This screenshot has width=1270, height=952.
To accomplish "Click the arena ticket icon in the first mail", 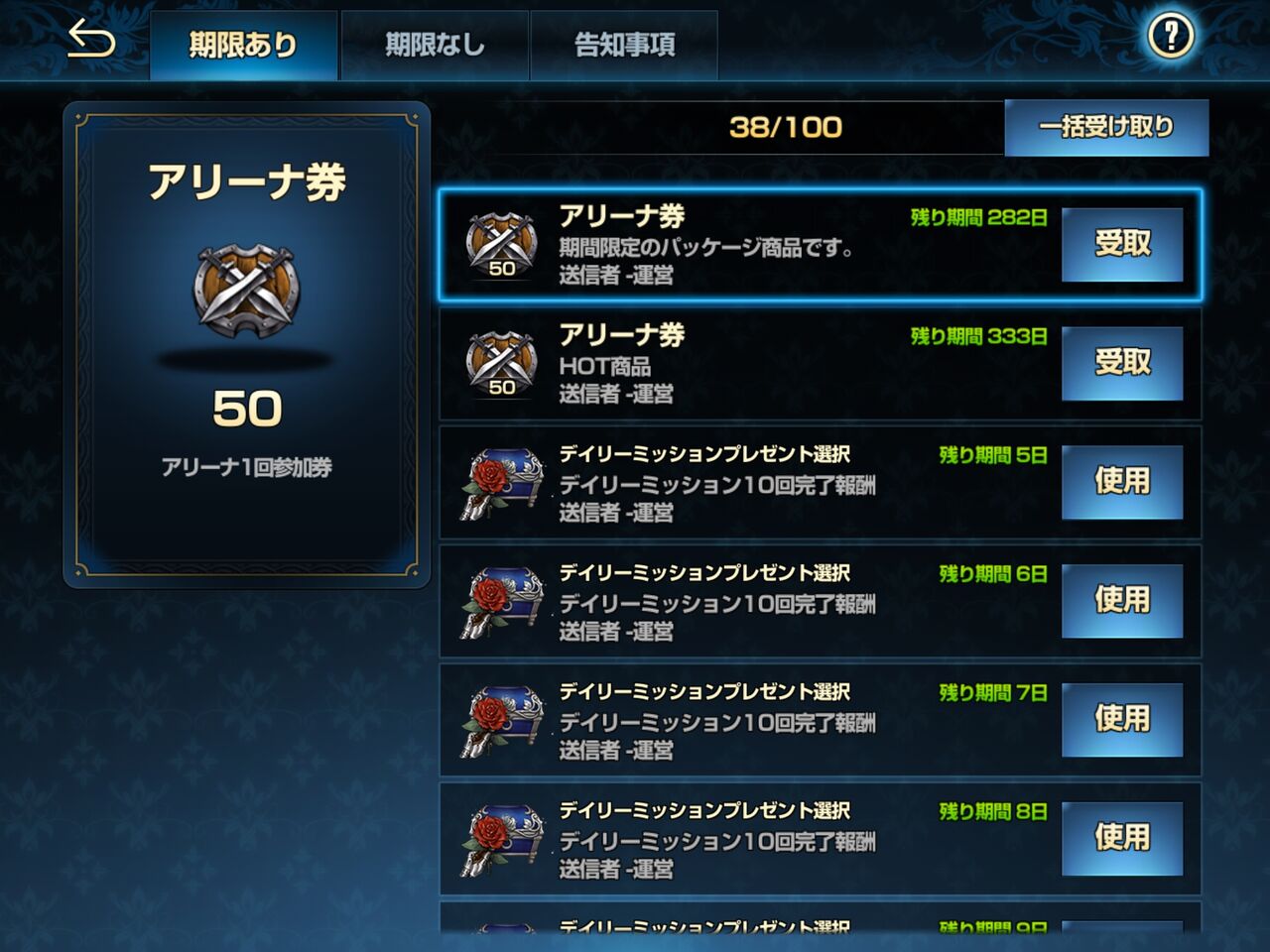I will 501,243.
